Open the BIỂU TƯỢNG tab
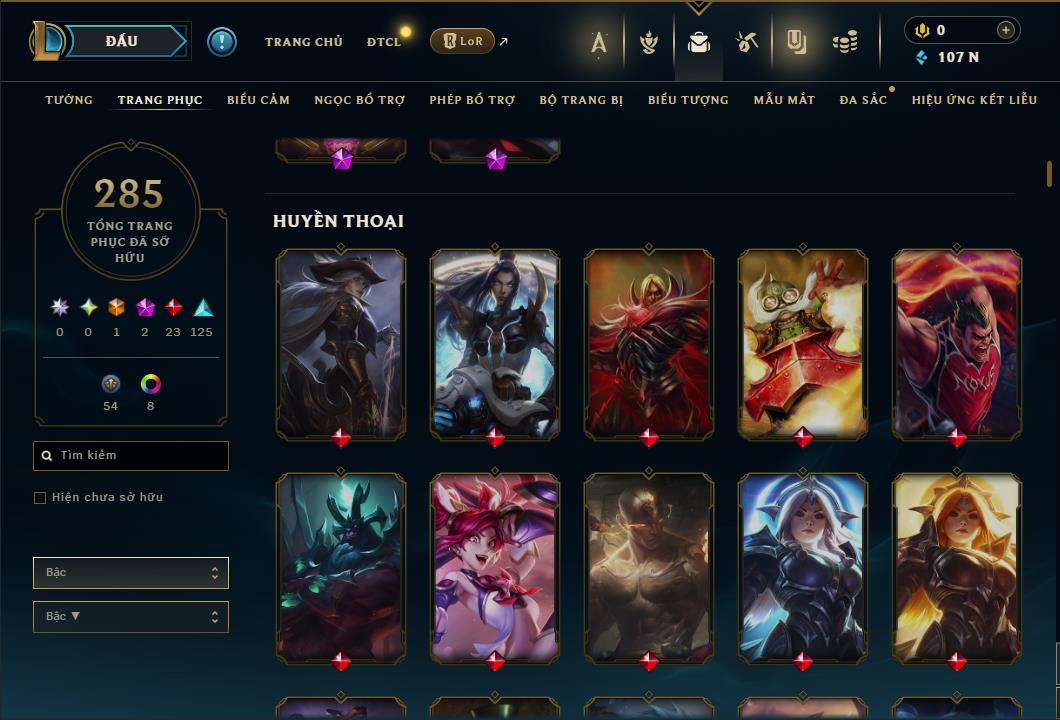The width and height of the screenshot is (1060, 720). tap(688, 100)
